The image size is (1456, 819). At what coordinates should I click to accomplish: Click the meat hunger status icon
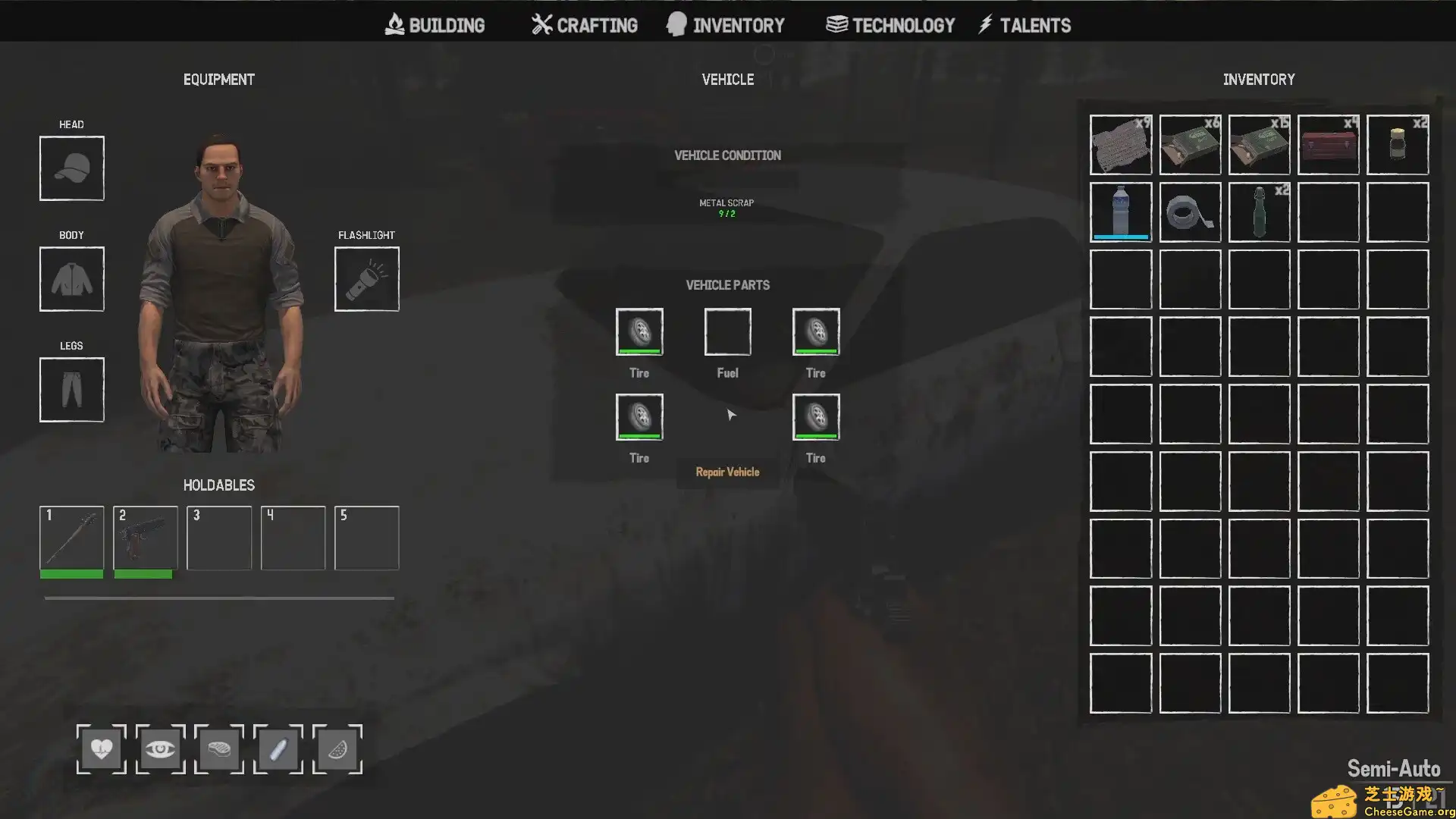pos(219,749)
